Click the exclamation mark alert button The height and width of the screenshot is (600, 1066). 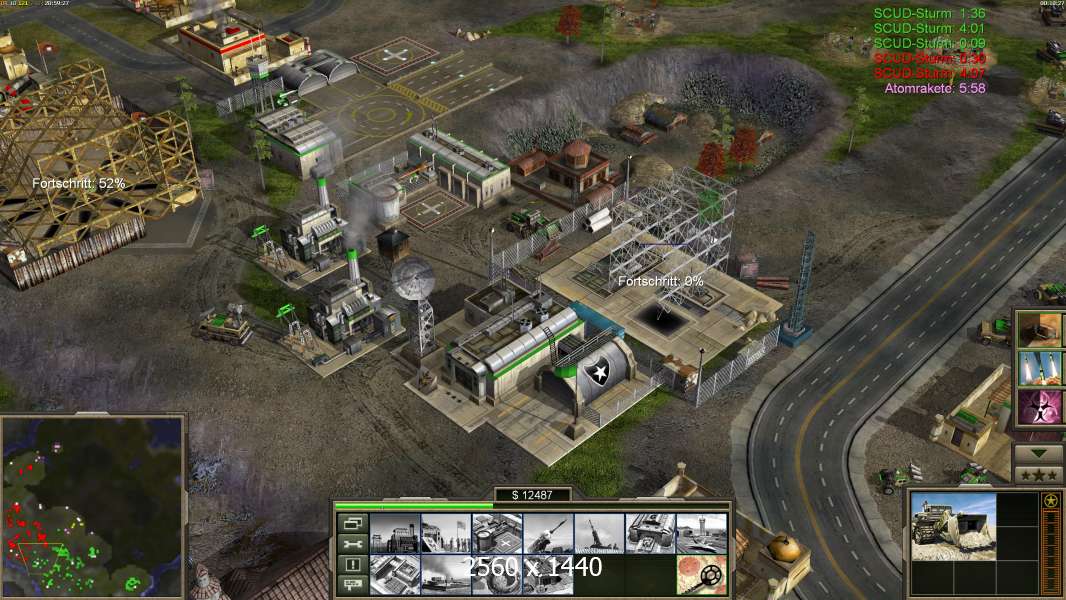351,565
